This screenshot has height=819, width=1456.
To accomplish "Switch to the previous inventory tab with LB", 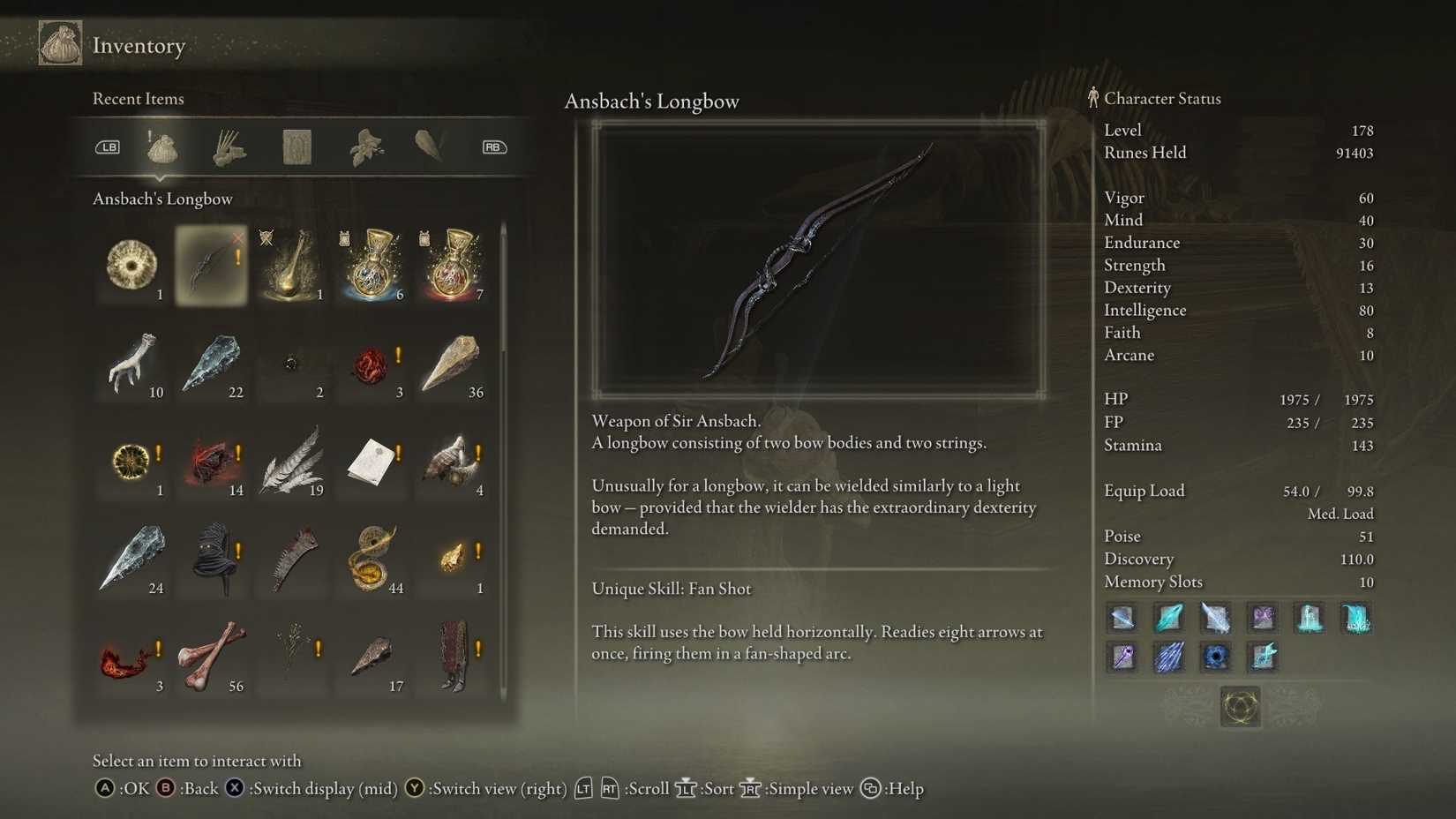I will pos(108,147).
